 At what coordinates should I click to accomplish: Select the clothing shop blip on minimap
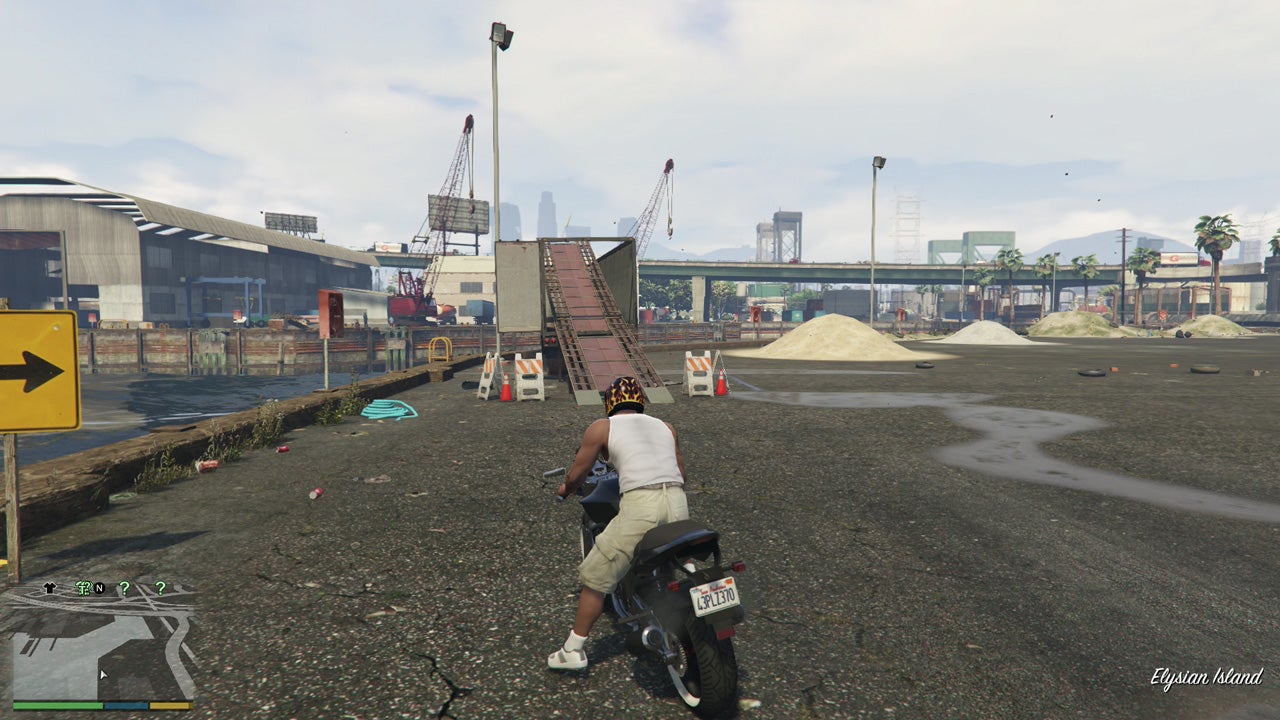click(49, 588)
